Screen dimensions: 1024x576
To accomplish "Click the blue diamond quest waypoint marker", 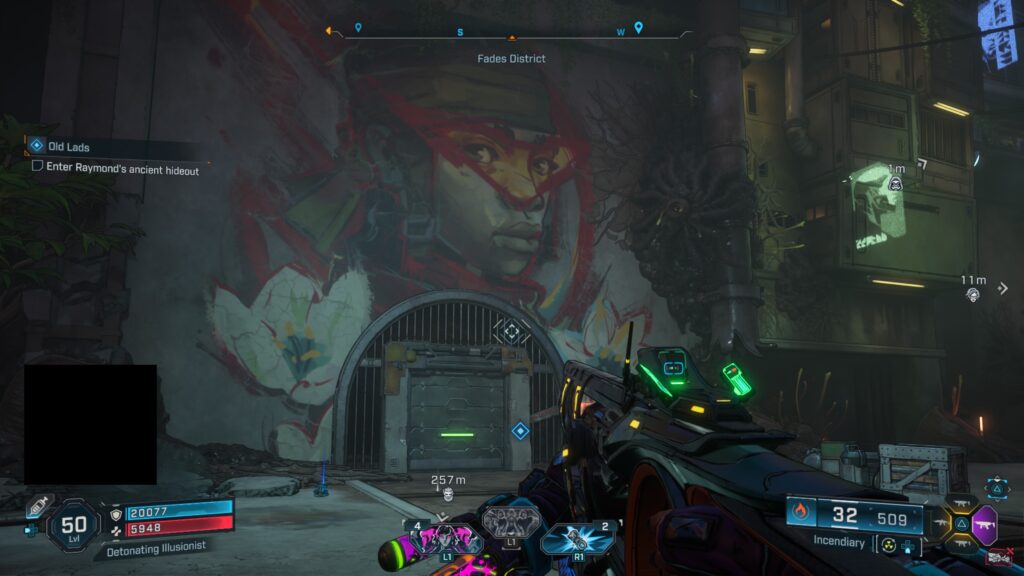I will point(520,430).
